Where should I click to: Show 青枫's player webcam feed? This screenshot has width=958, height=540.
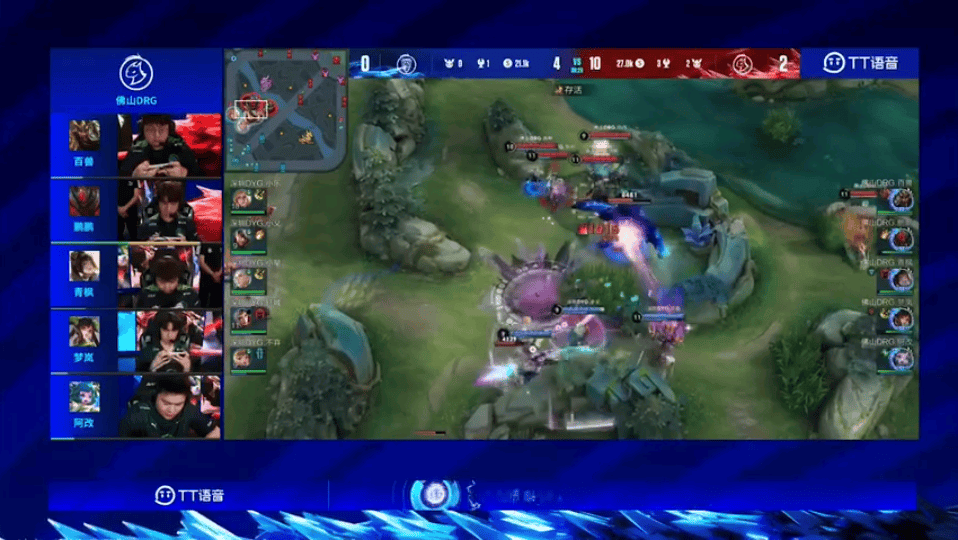[170, 276]
